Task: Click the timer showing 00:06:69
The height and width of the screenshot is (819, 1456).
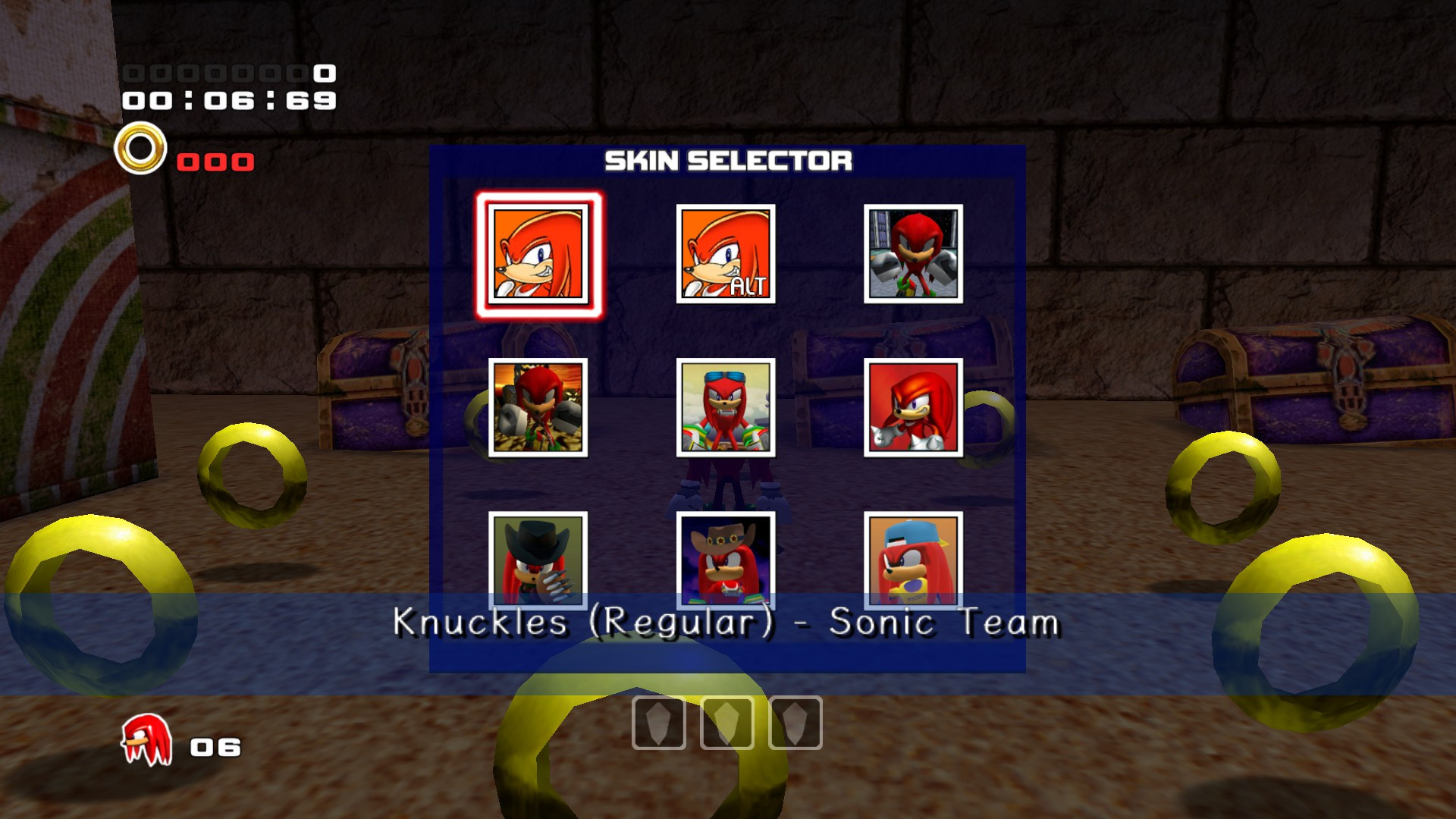Action: pyautogui.click(x=227, y=99)
